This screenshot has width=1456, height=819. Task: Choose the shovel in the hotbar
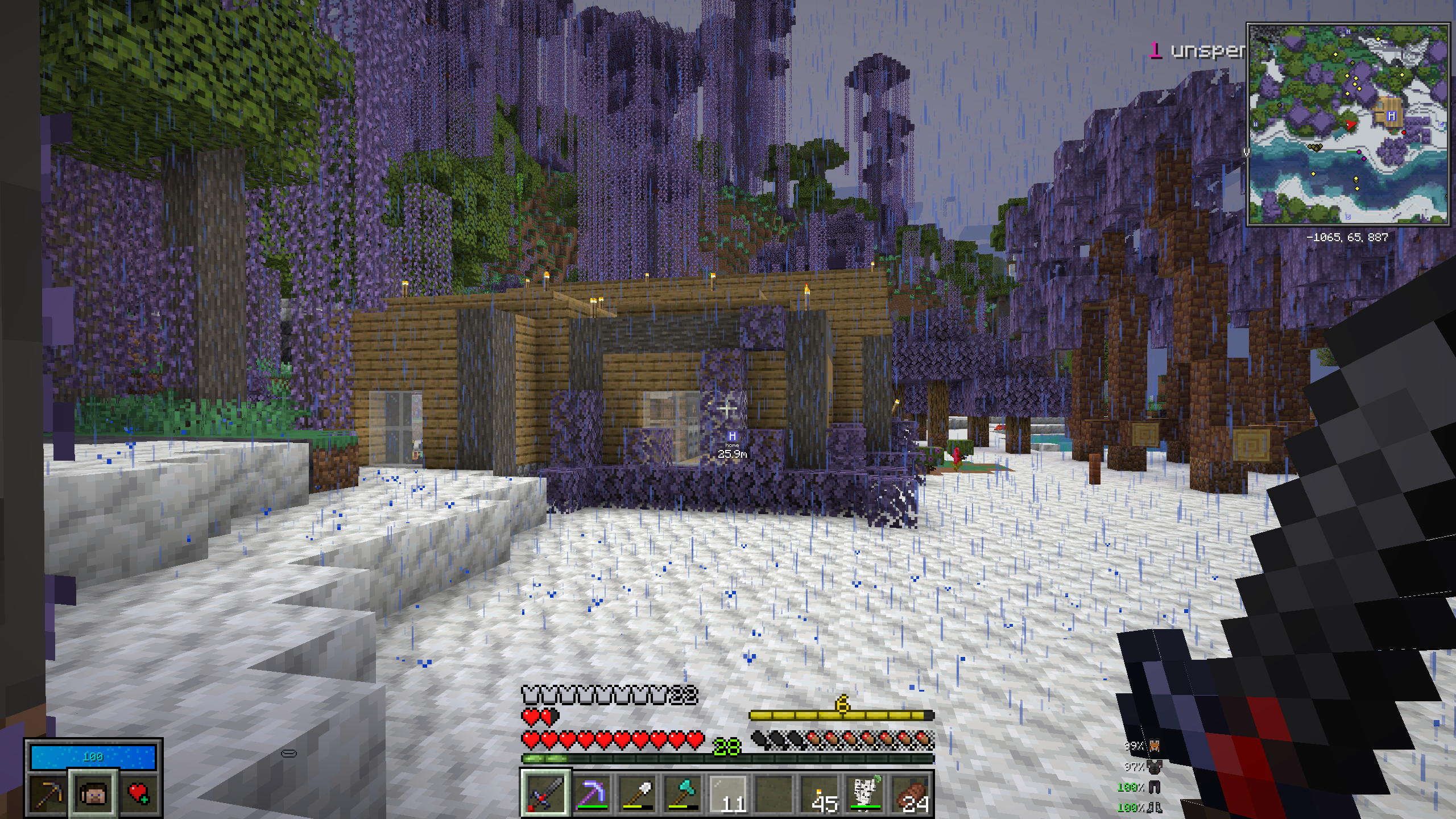[x=636, y=793]
